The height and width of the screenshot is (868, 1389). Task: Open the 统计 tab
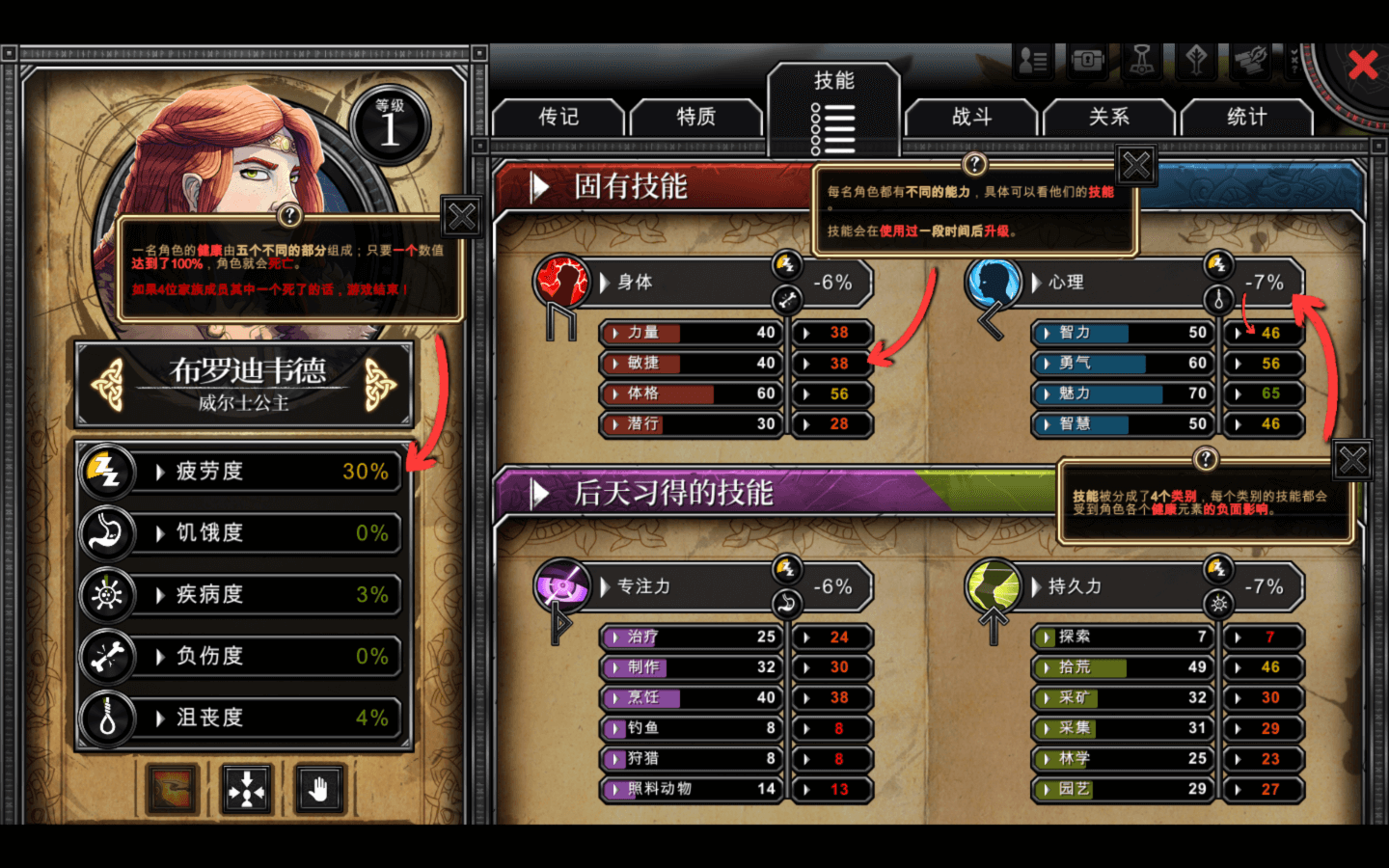(1246, 118)
